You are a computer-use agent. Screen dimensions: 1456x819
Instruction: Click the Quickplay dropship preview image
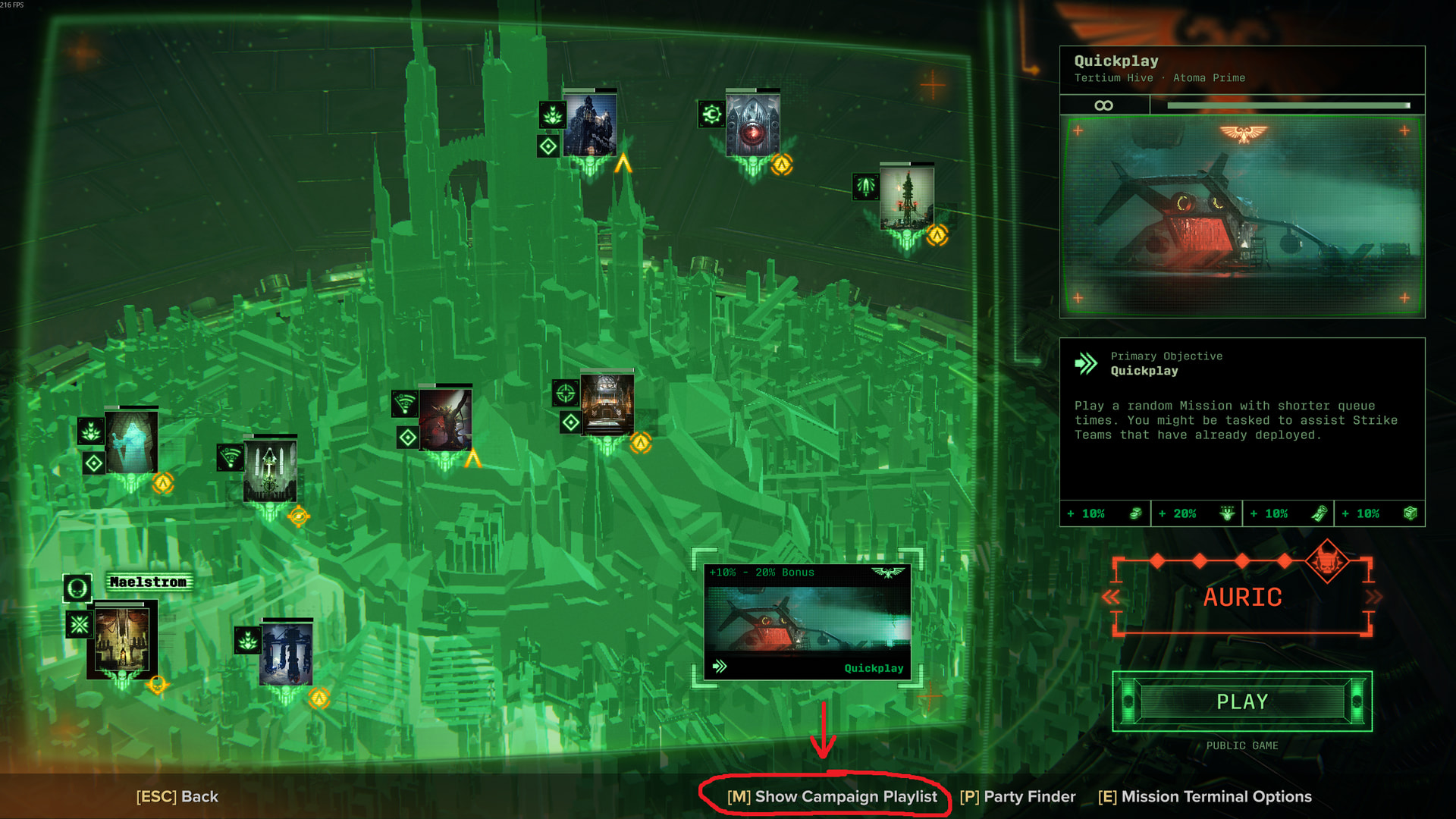(x=1241, y=216)
